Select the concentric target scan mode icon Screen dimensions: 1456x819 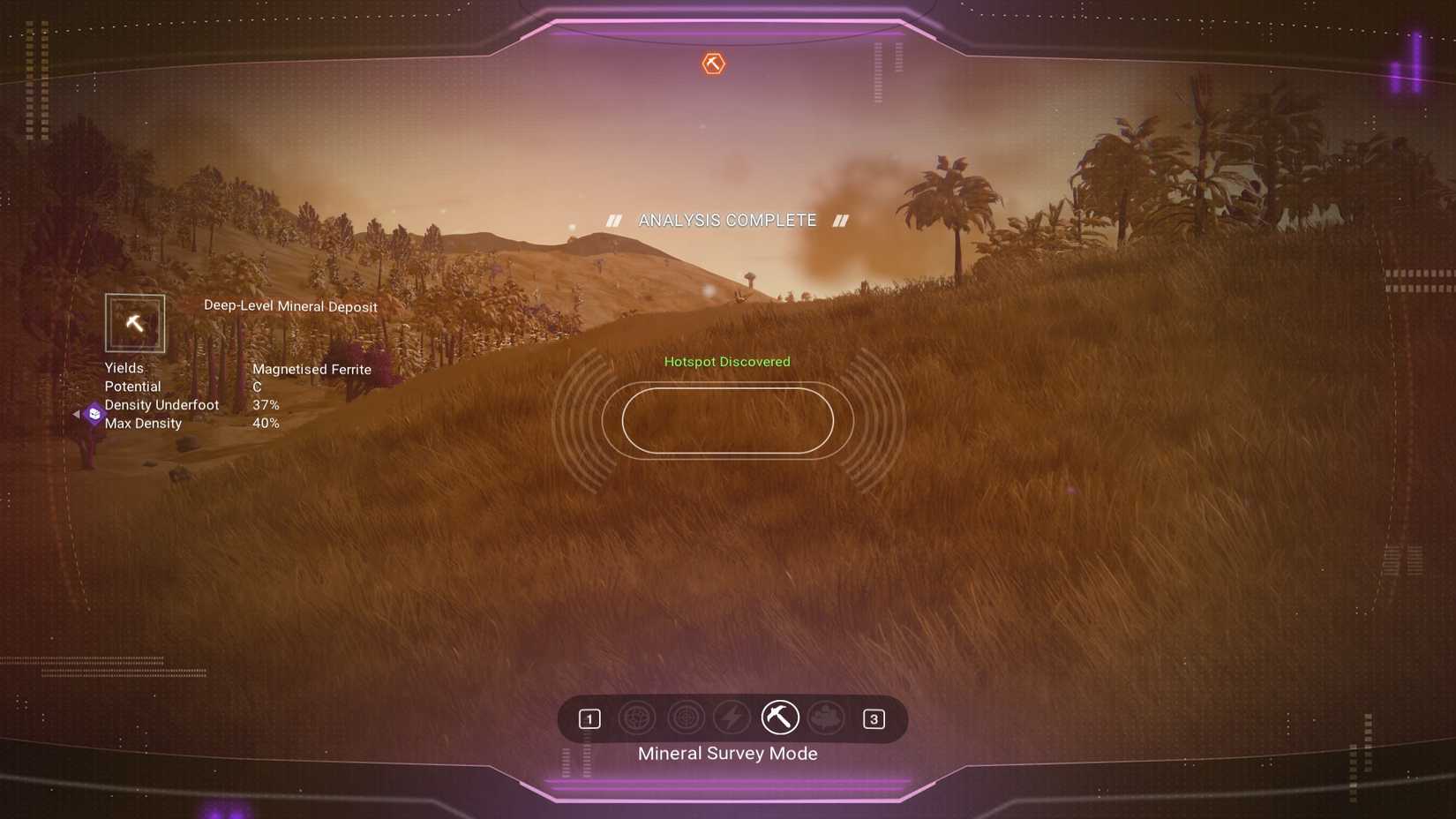click(x=684, y=718)
